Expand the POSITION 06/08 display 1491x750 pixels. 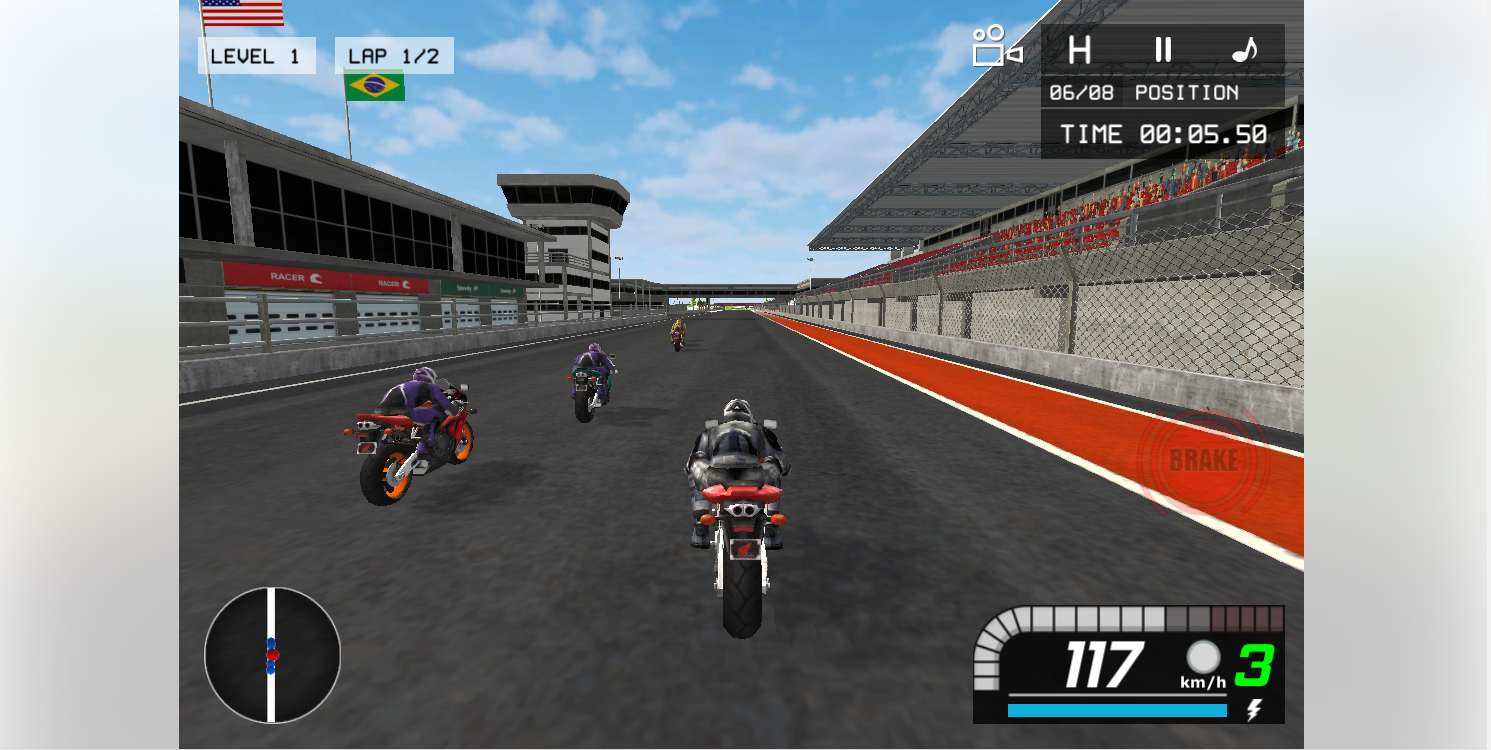pos(1146,93)
